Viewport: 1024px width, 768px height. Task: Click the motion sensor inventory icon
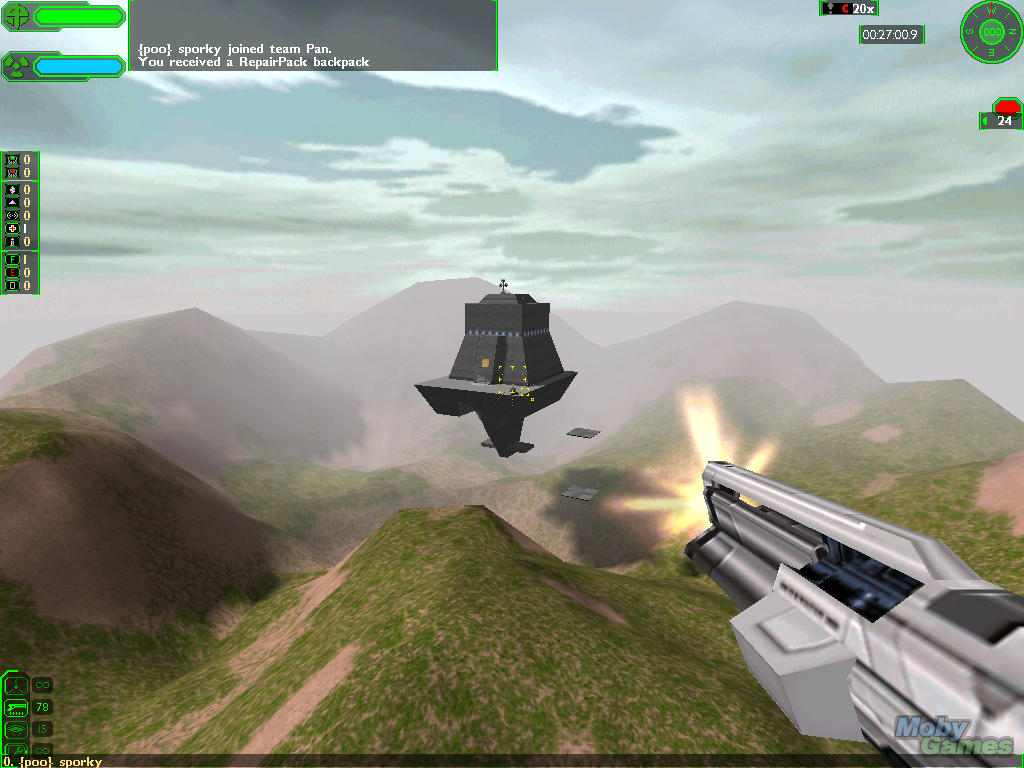tap(12, 215)
